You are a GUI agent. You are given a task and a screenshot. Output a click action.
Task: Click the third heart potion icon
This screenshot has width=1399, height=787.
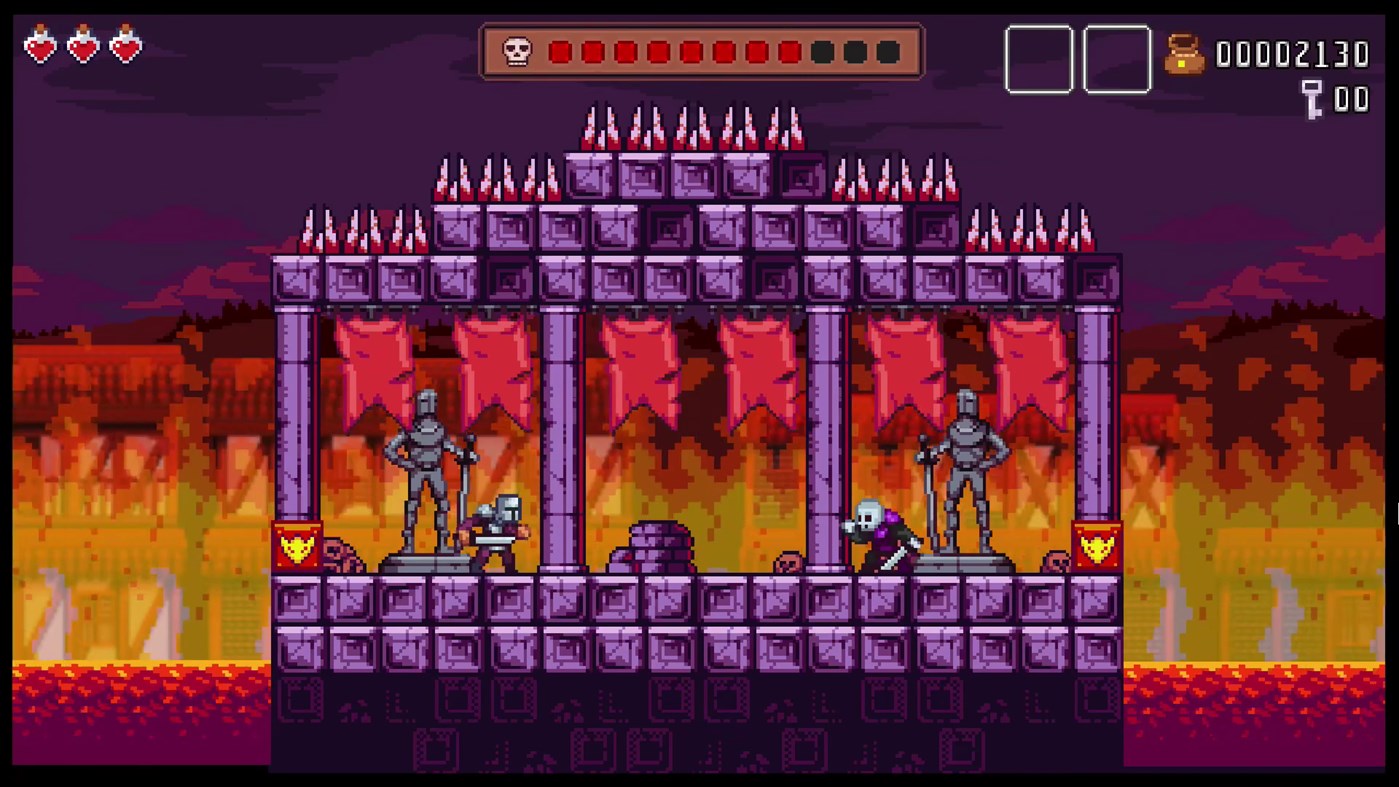tap(124, 45)
